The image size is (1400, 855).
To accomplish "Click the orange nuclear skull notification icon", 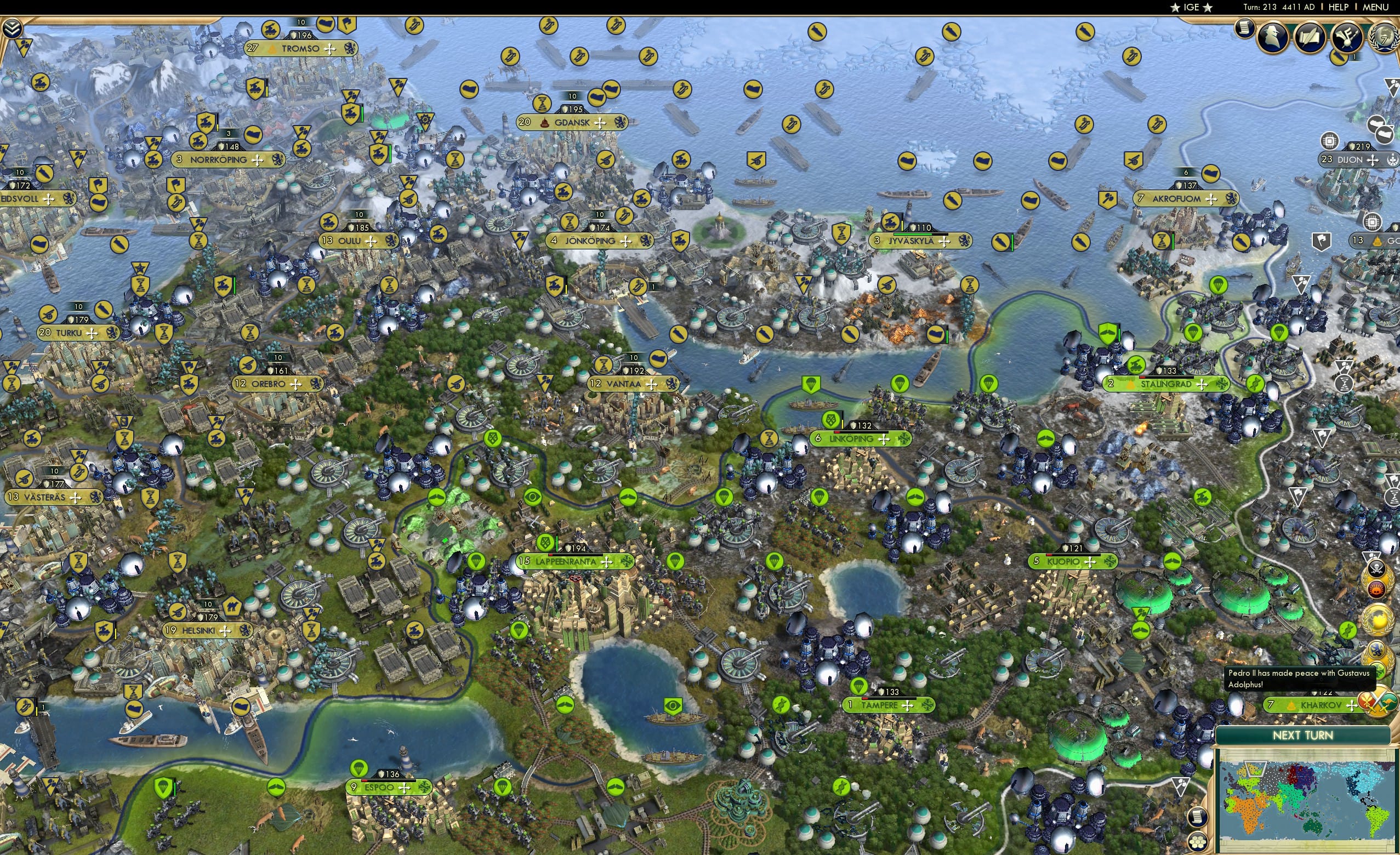I will pyautogui.click(x=1376, y=589).
